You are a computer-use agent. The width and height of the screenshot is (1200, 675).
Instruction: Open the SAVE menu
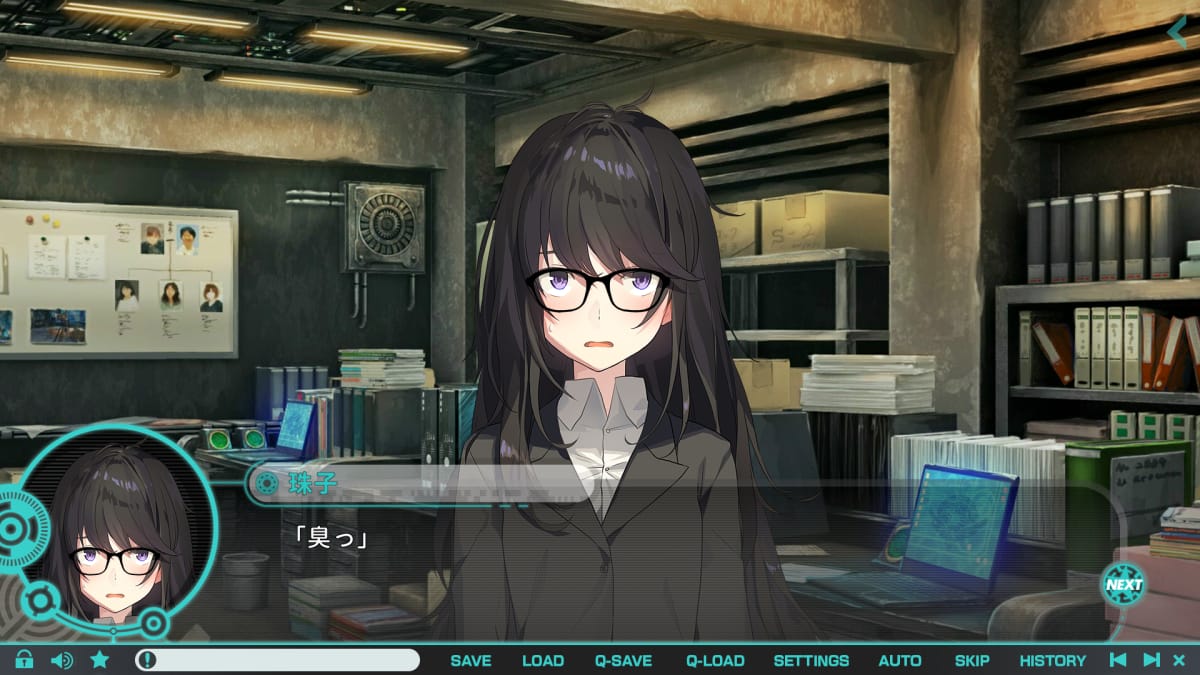[x=470, y=660]
